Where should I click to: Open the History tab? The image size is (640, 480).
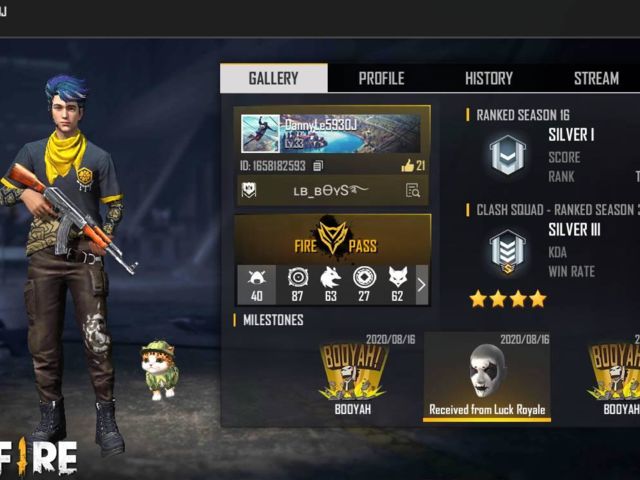488,78
